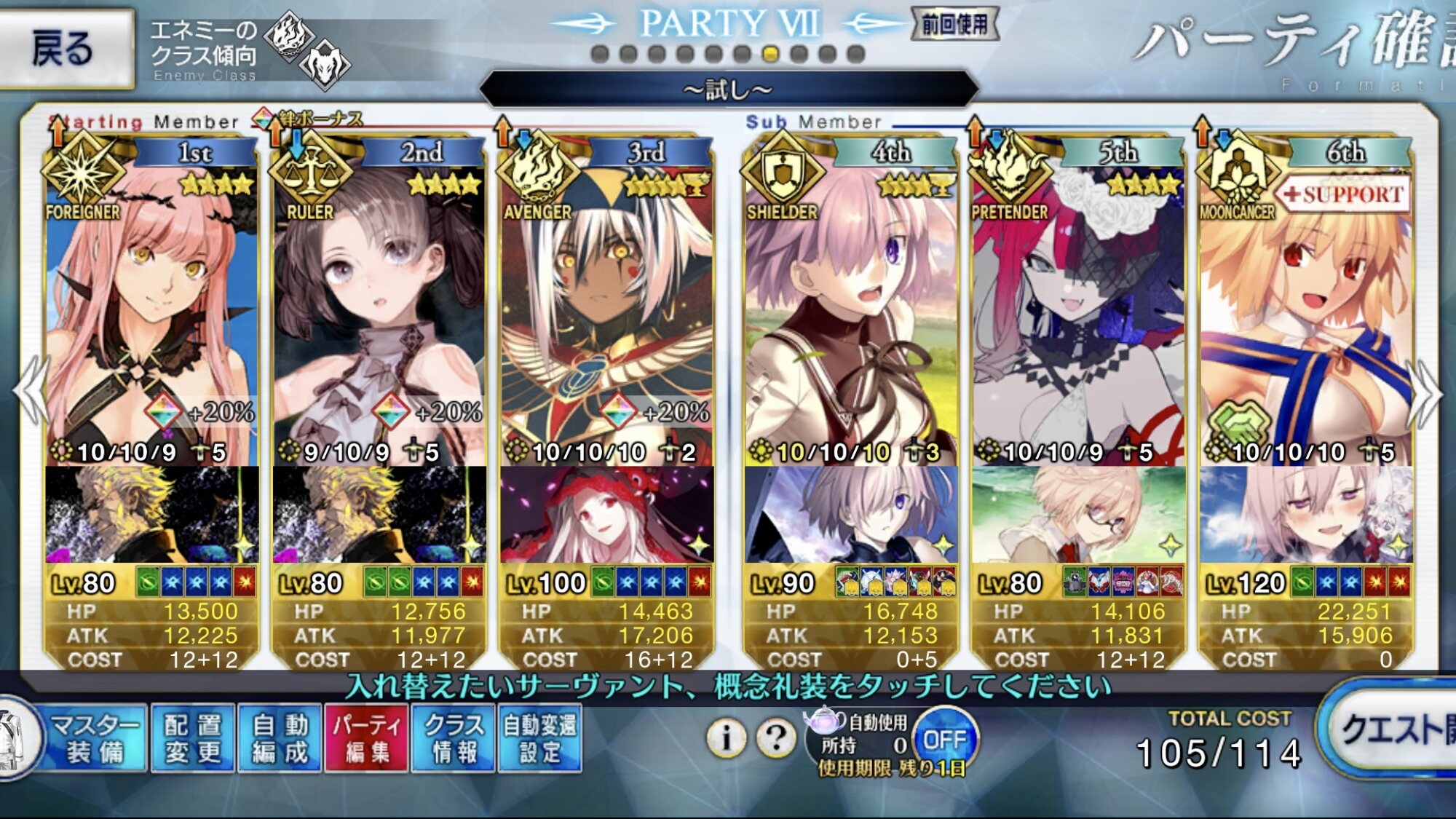Open パーティ編集 party edit
The width and height of the screenshot is (1456, 819).
click(x=366, y=738)
